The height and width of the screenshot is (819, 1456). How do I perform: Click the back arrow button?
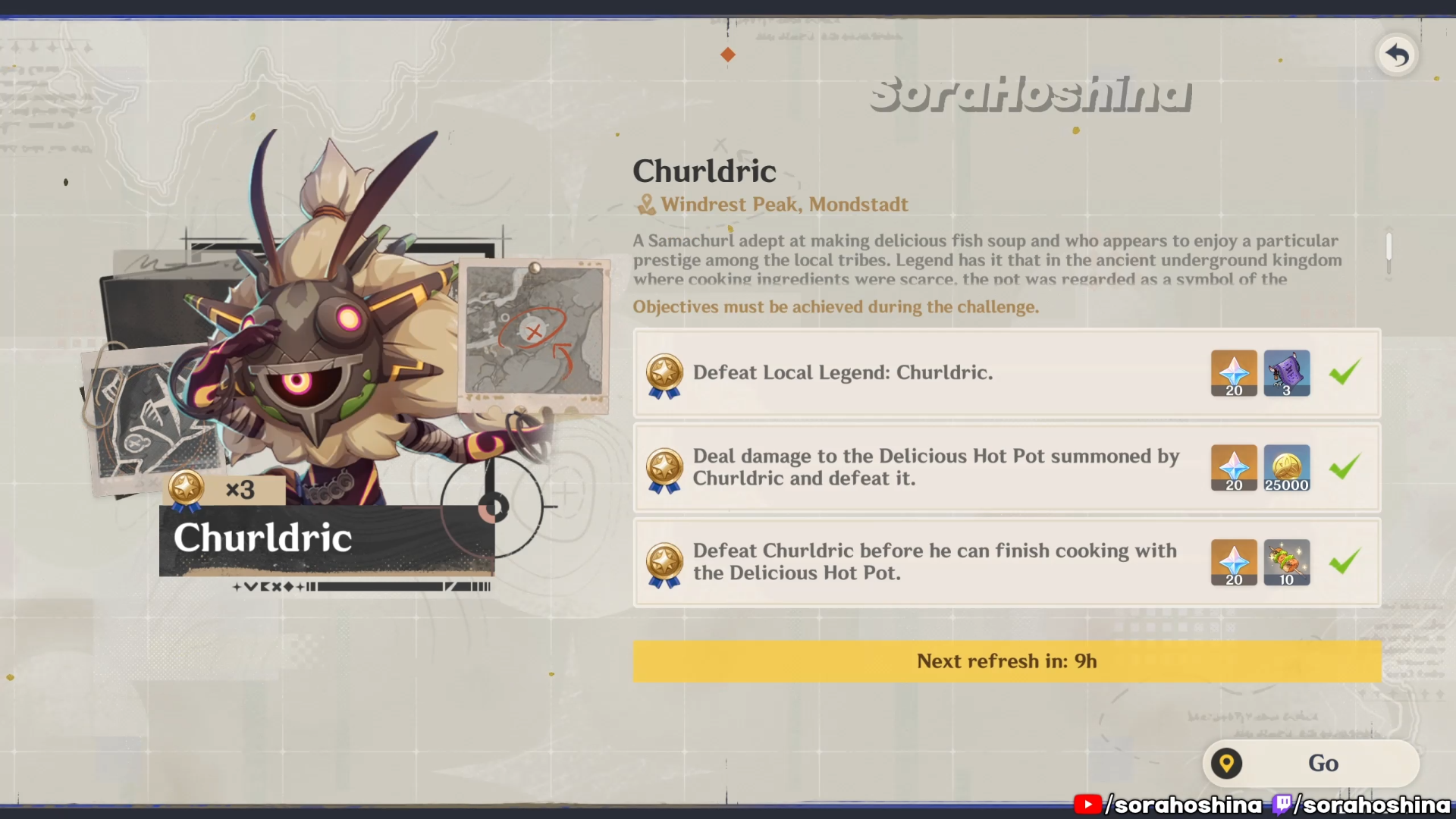pyautogui.click(x=1397, y=55)
